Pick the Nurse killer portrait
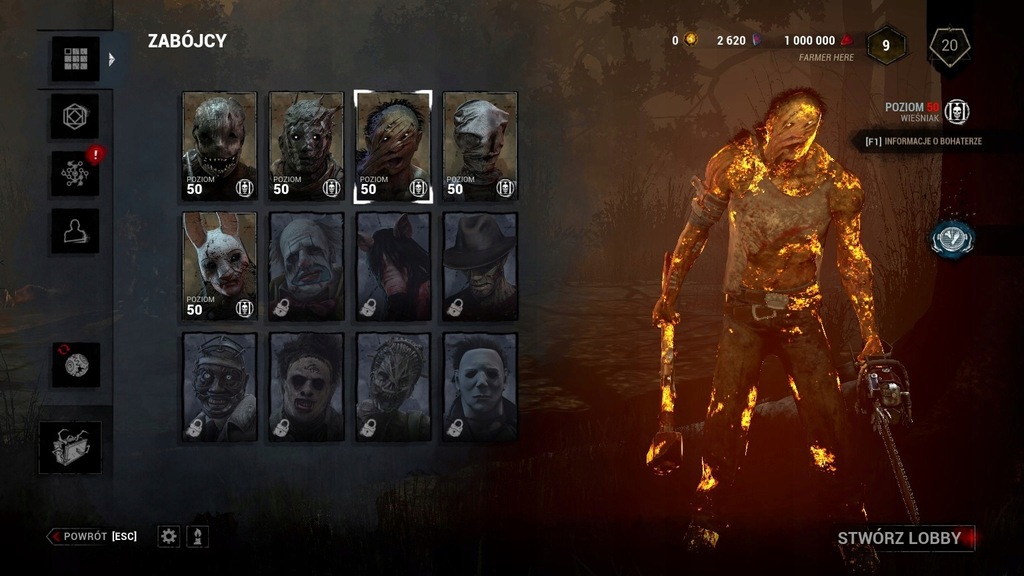 pos(480,146)
